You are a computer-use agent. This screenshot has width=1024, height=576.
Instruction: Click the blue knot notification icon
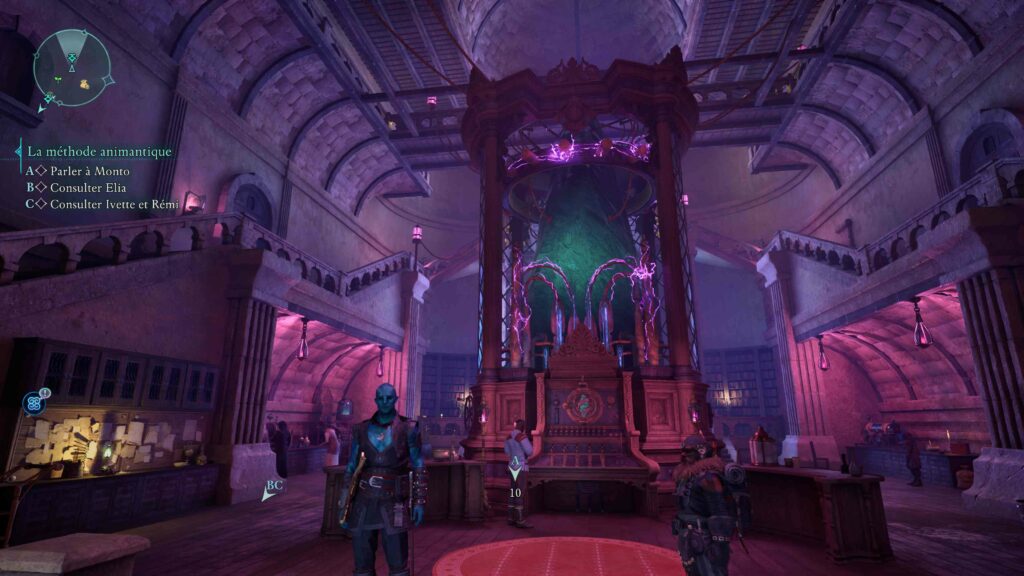tap(33, 403)
